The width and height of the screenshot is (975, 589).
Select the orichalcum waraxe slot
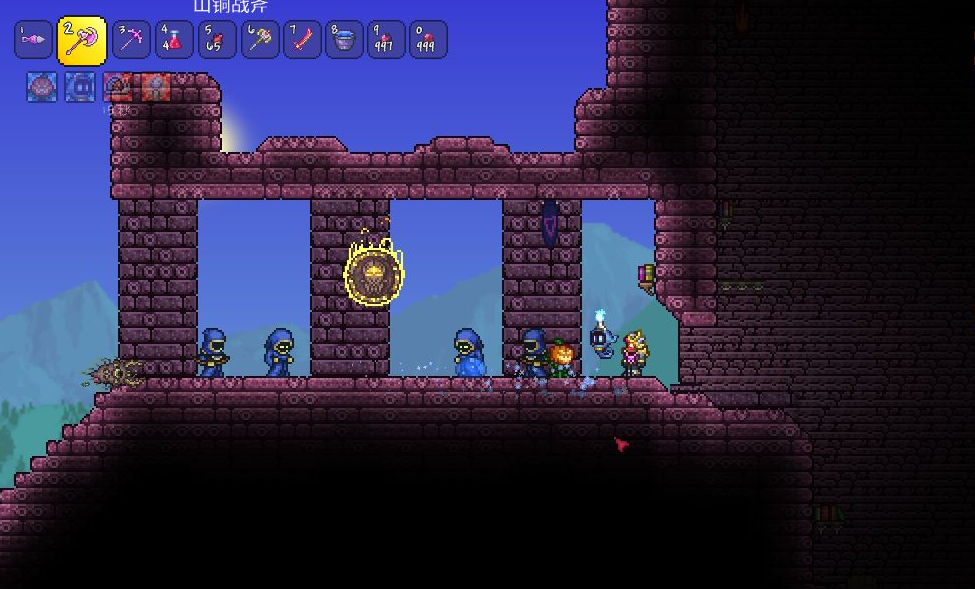coord(81,41)
